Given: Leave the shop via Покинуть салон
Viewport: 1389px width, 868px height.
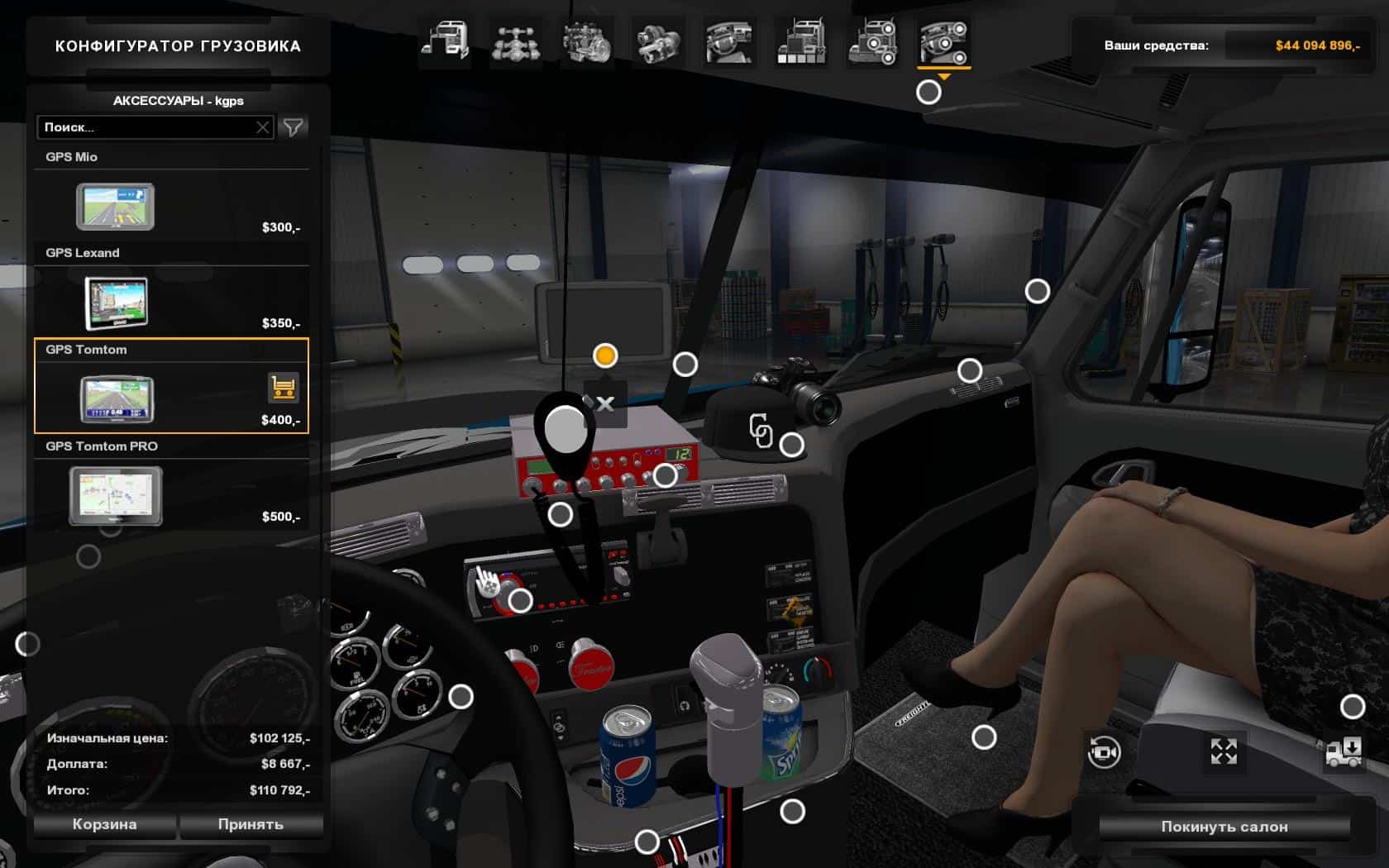Looking at the screenshot, I should point(1224,827).
